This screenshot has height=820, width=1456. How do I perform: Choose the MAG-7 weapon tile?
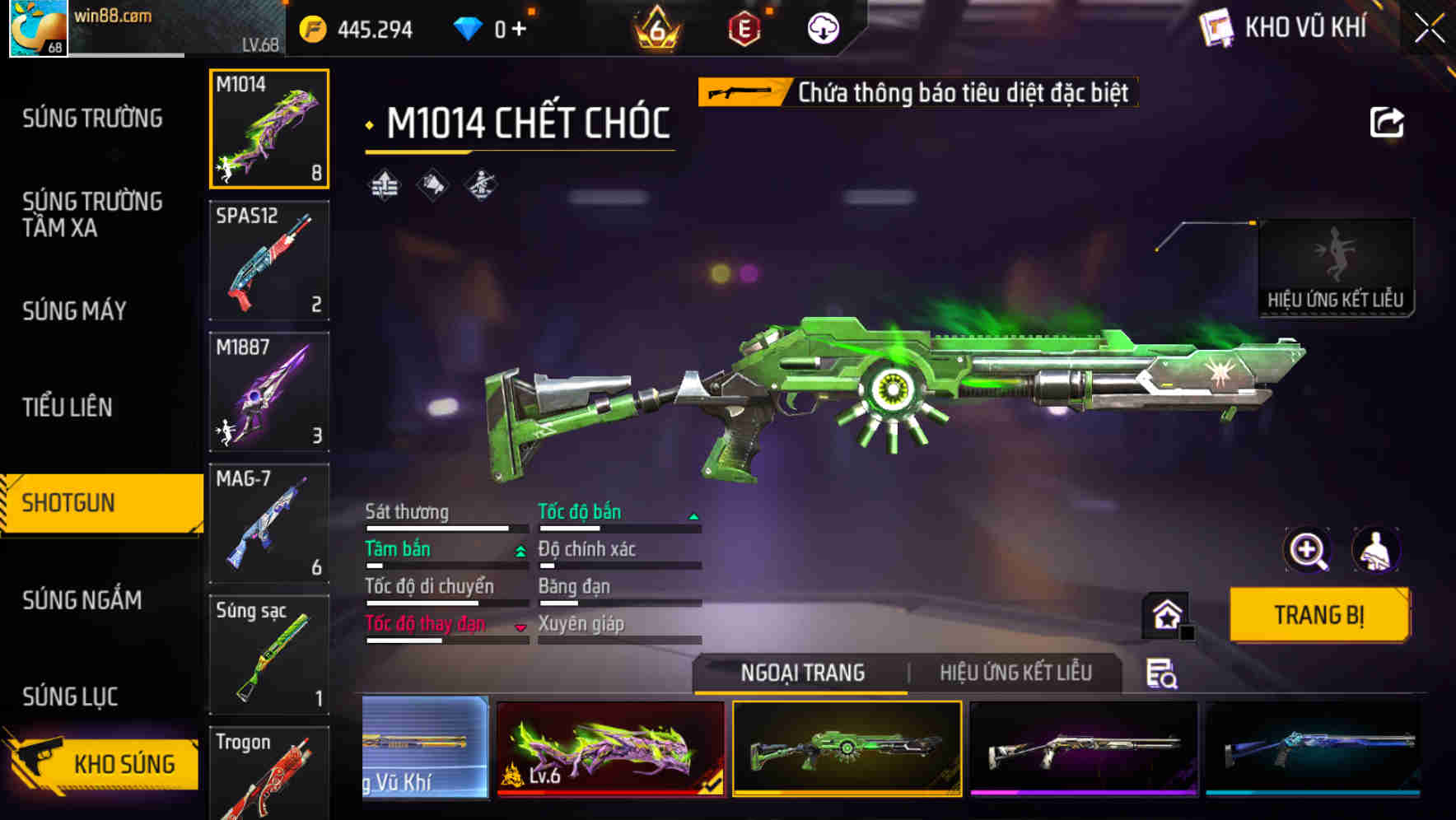click(x=269, y=523)
